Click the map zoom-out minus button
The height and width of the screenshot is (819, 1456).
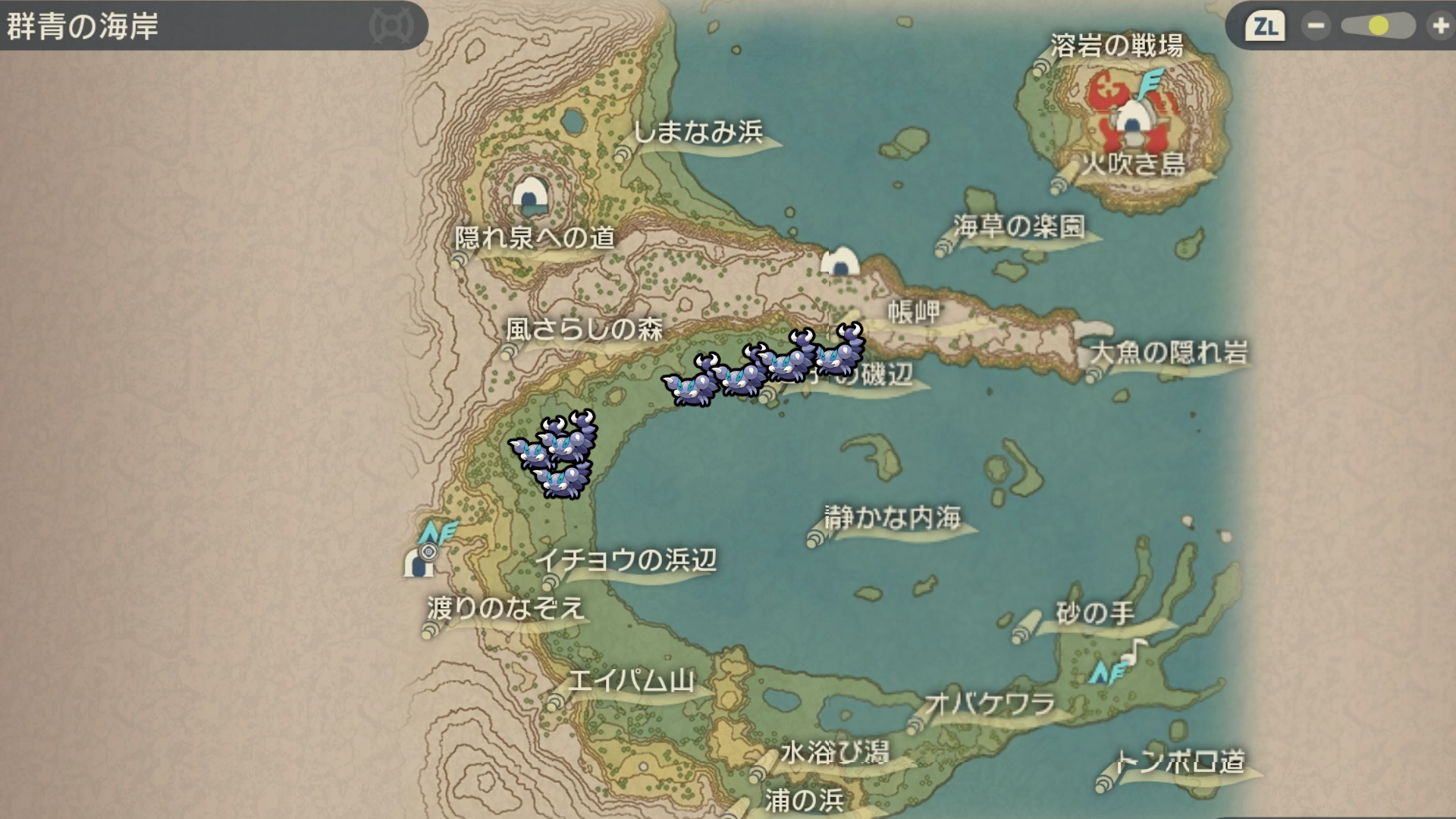click(x=1316, y=27)
